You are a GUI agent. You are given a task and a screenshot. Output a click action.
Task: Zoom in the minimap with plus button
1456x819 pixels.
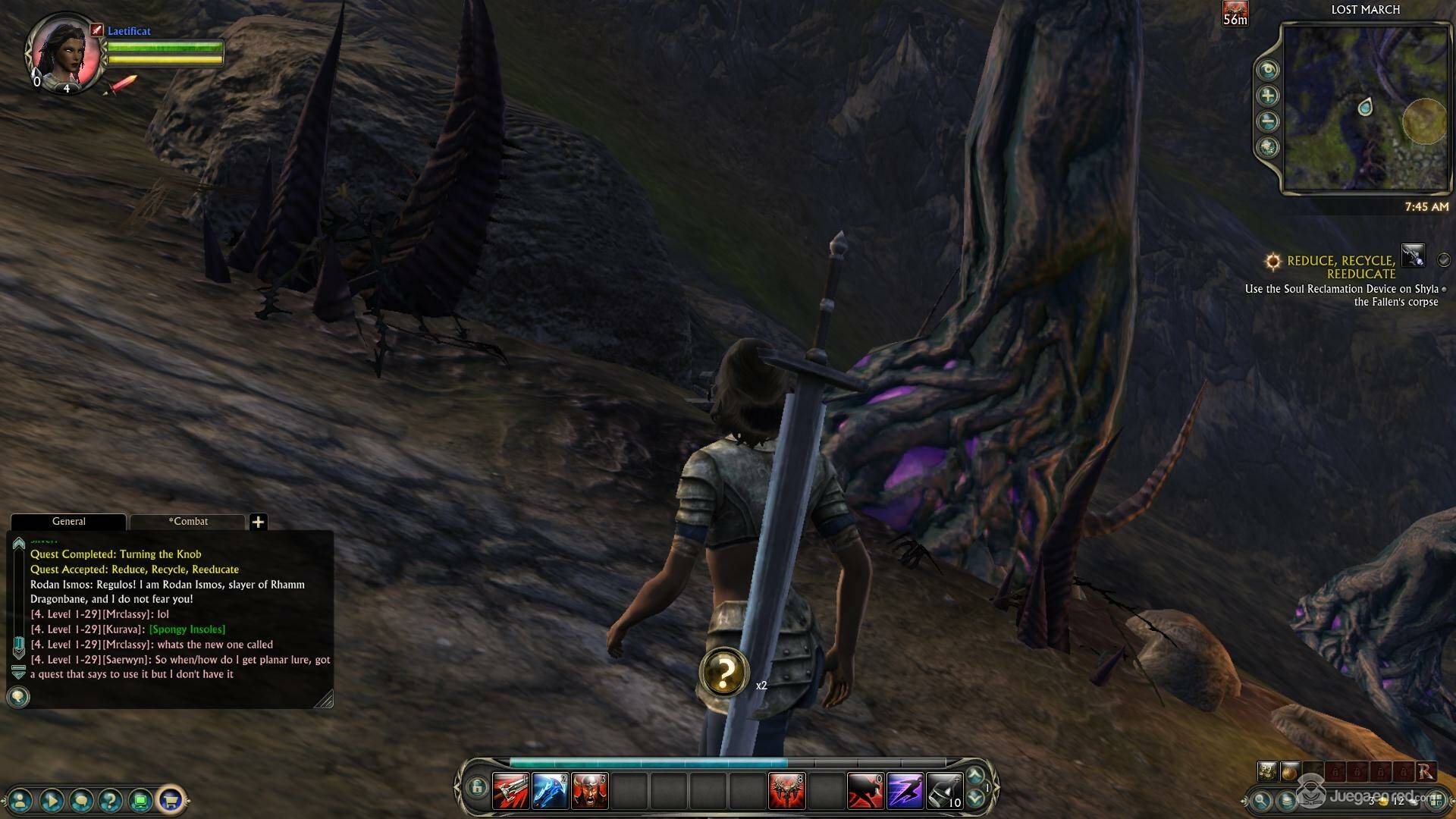1267,96
